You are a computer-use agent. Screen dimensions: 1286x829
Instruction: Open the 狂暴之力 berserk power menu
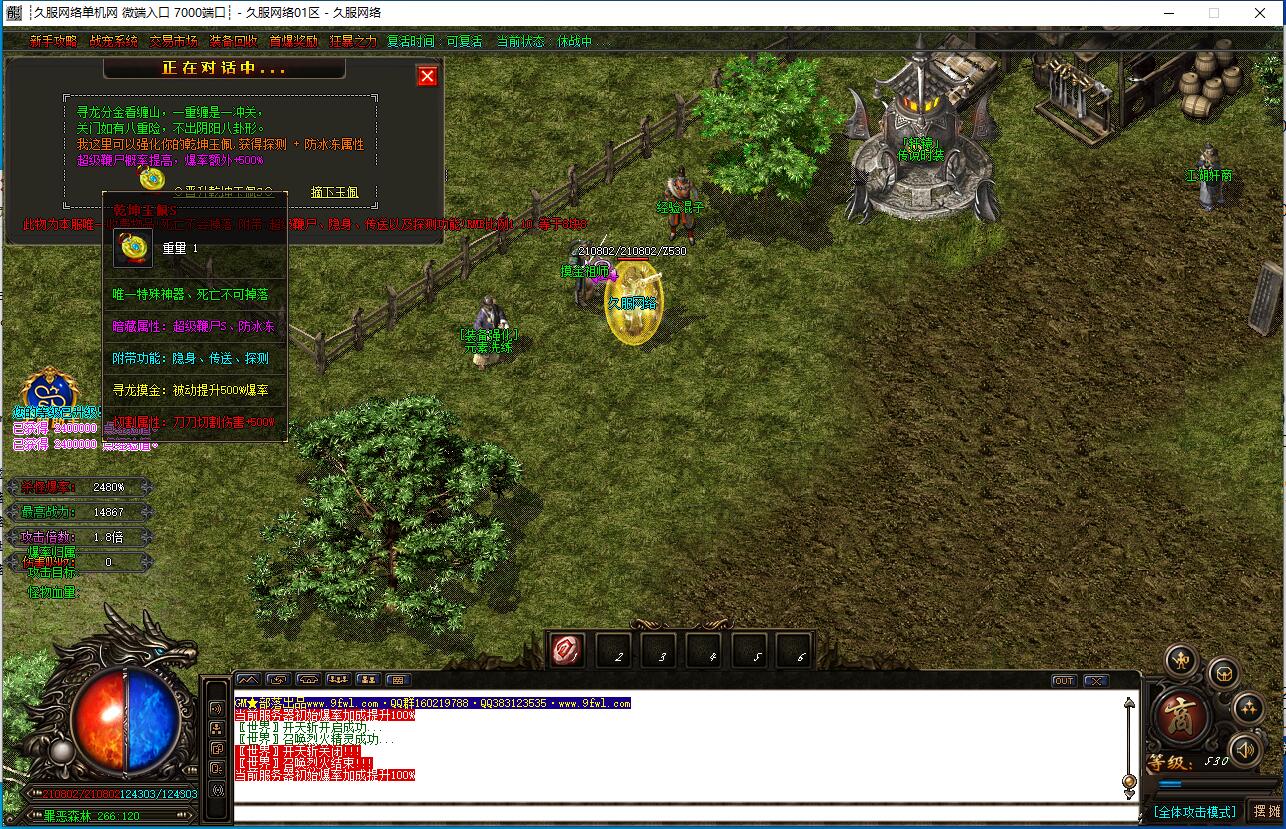(x=352, y=42)
